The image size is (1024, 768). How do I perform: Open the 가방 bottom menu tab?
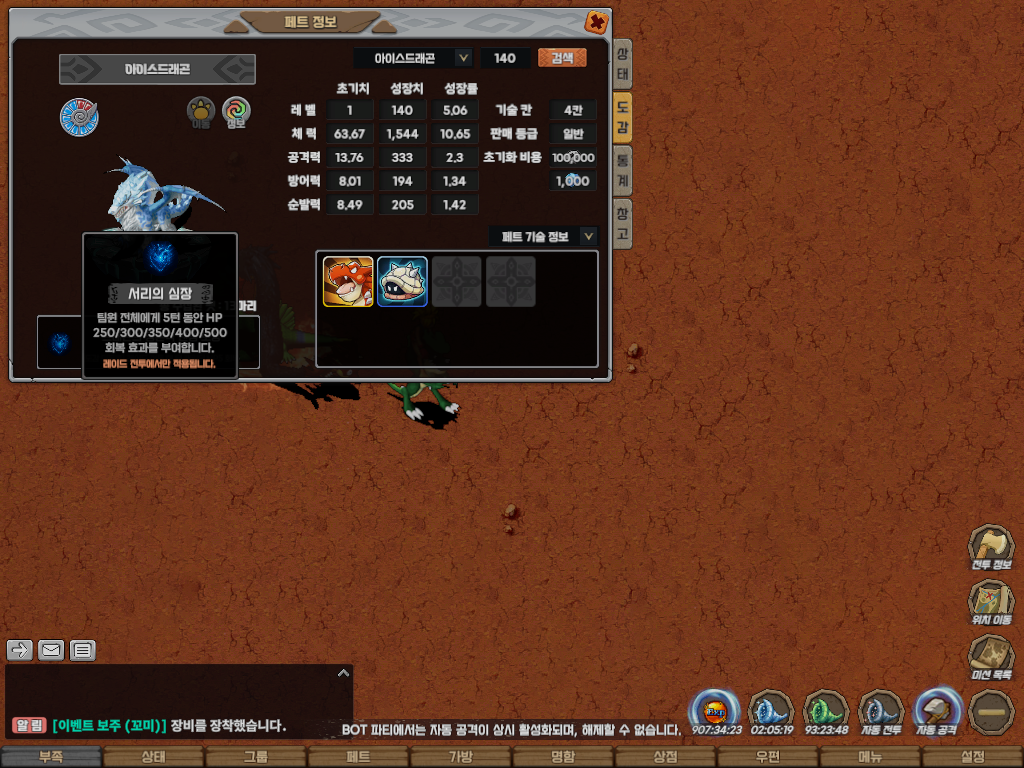tap(460, 757)
